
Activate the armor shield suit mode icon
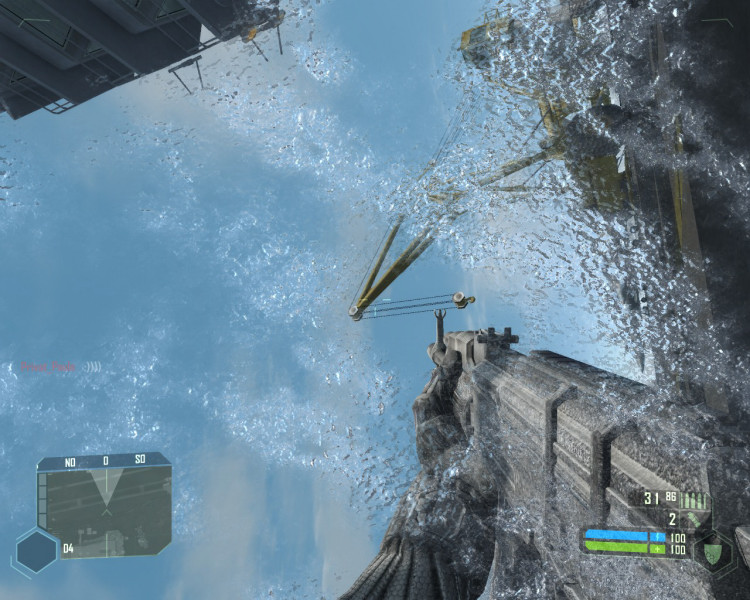point(714,551)
